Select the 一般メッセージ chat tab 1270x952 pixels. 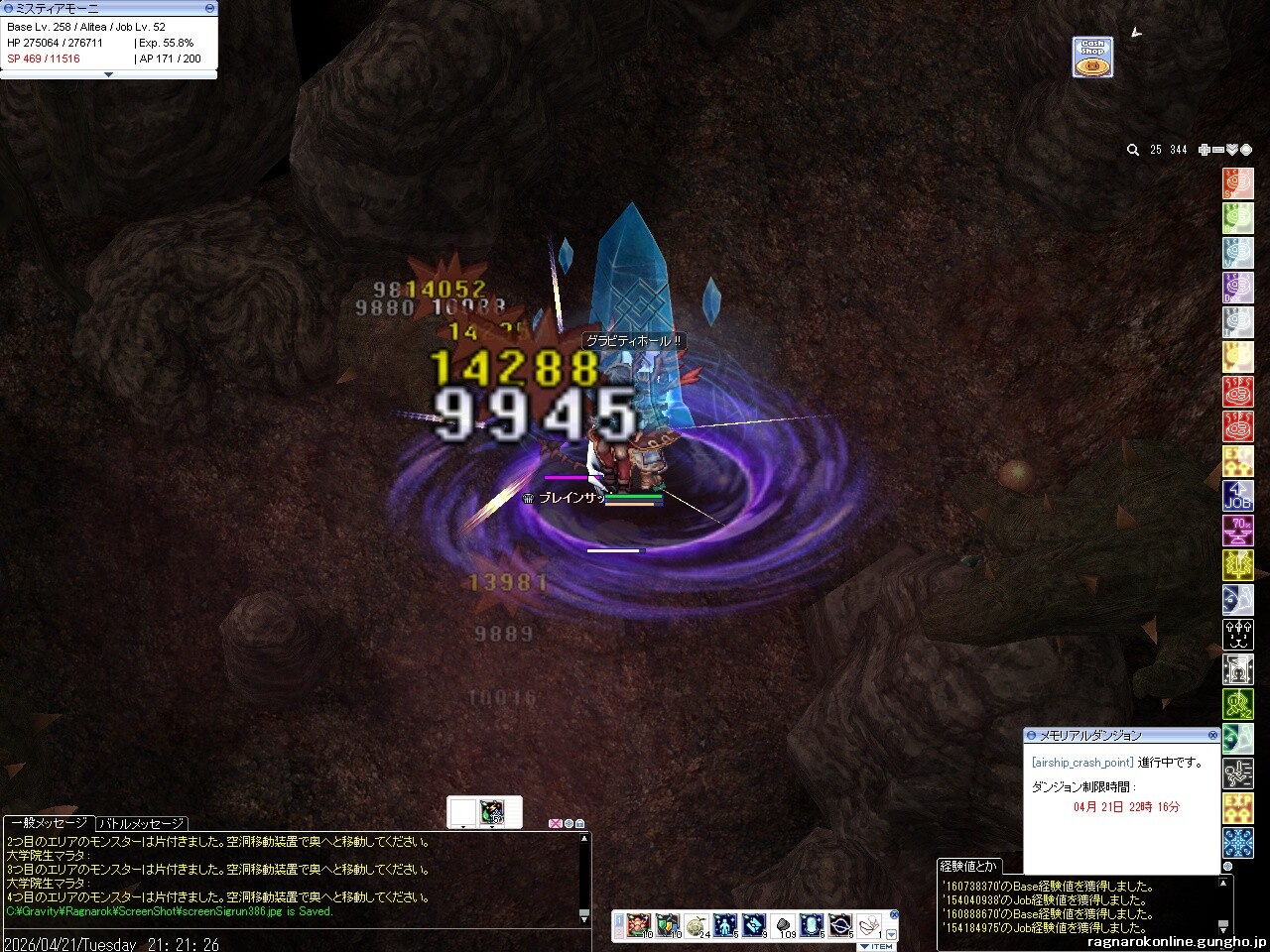pyautogui.click(x=49, y=823)
